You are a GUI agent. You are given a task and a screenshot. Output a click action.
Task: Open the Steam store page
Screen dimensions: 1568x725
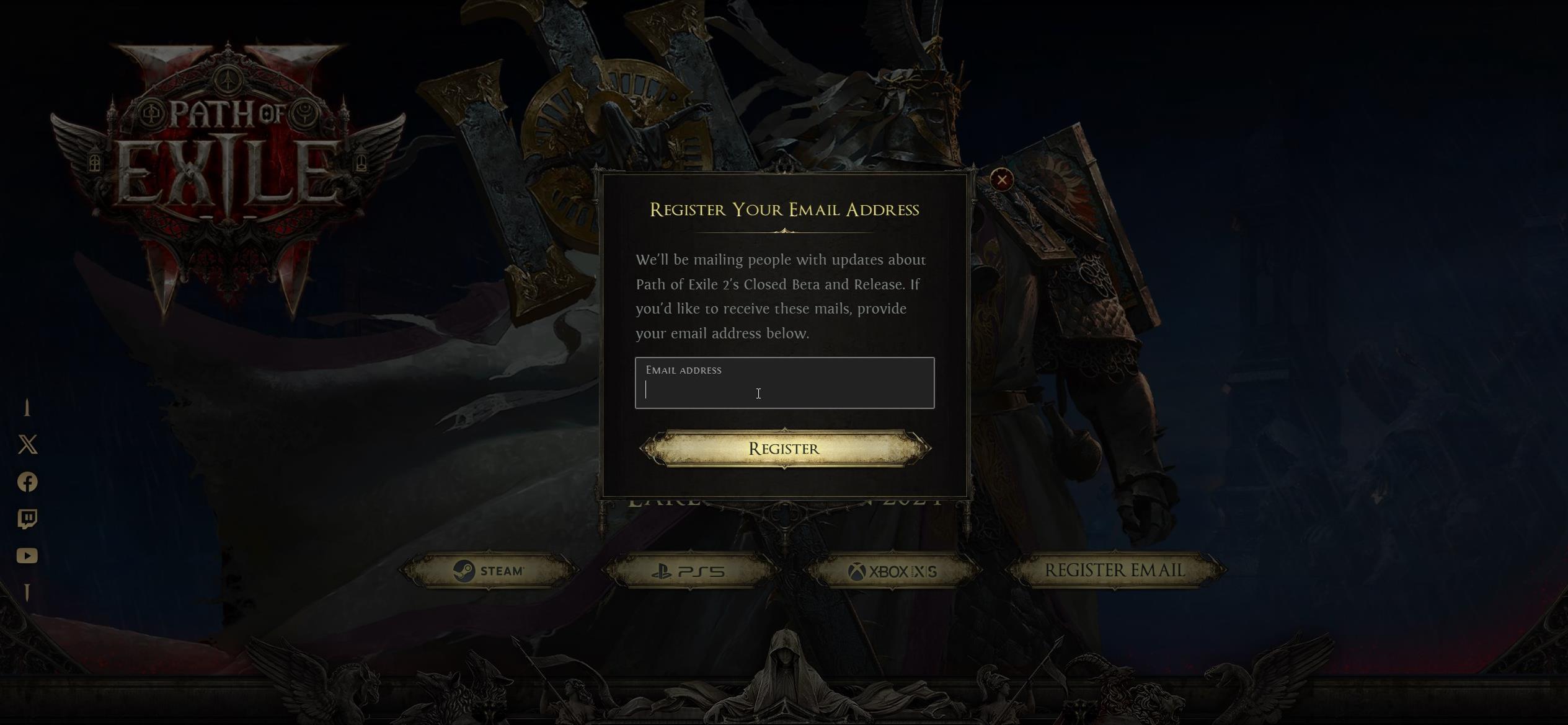tap(487, 571)
